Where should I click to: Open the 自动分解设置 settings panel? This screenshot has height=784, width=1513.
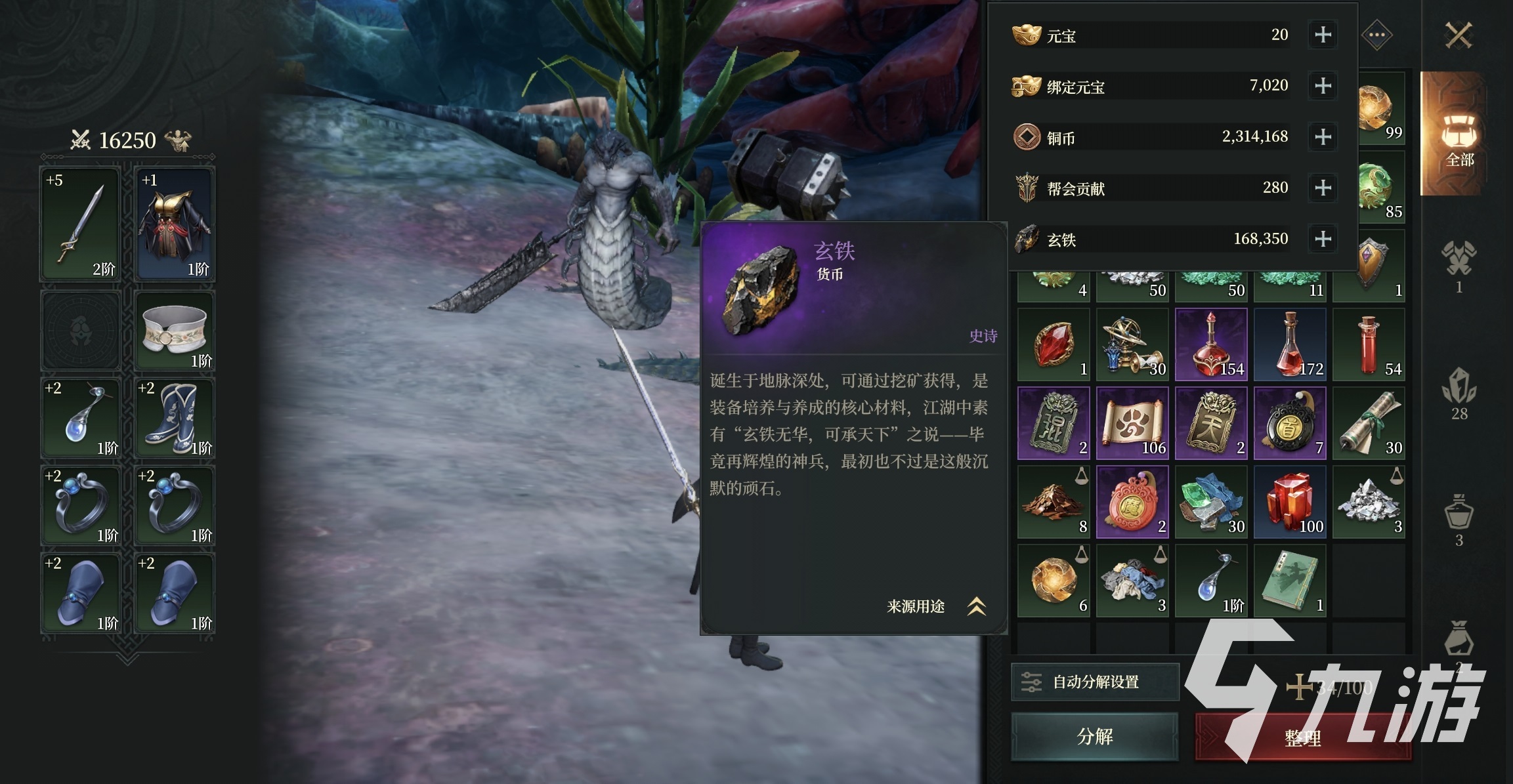click(1095, 682)
